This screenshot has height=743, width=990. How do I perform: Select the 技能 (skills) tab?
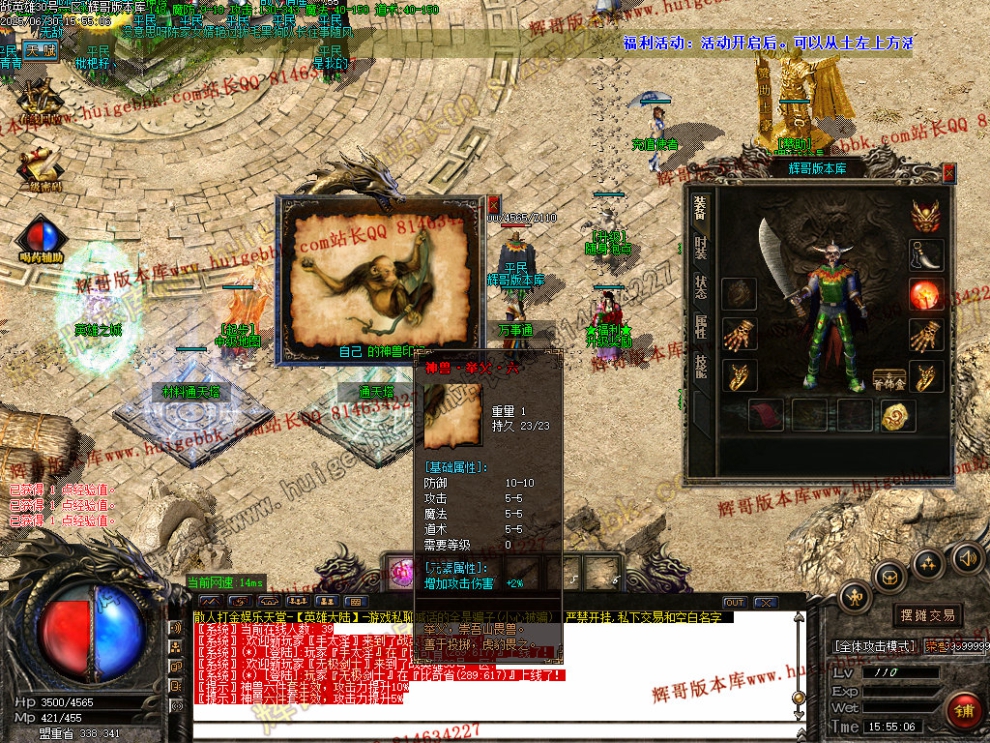(701, 367)
